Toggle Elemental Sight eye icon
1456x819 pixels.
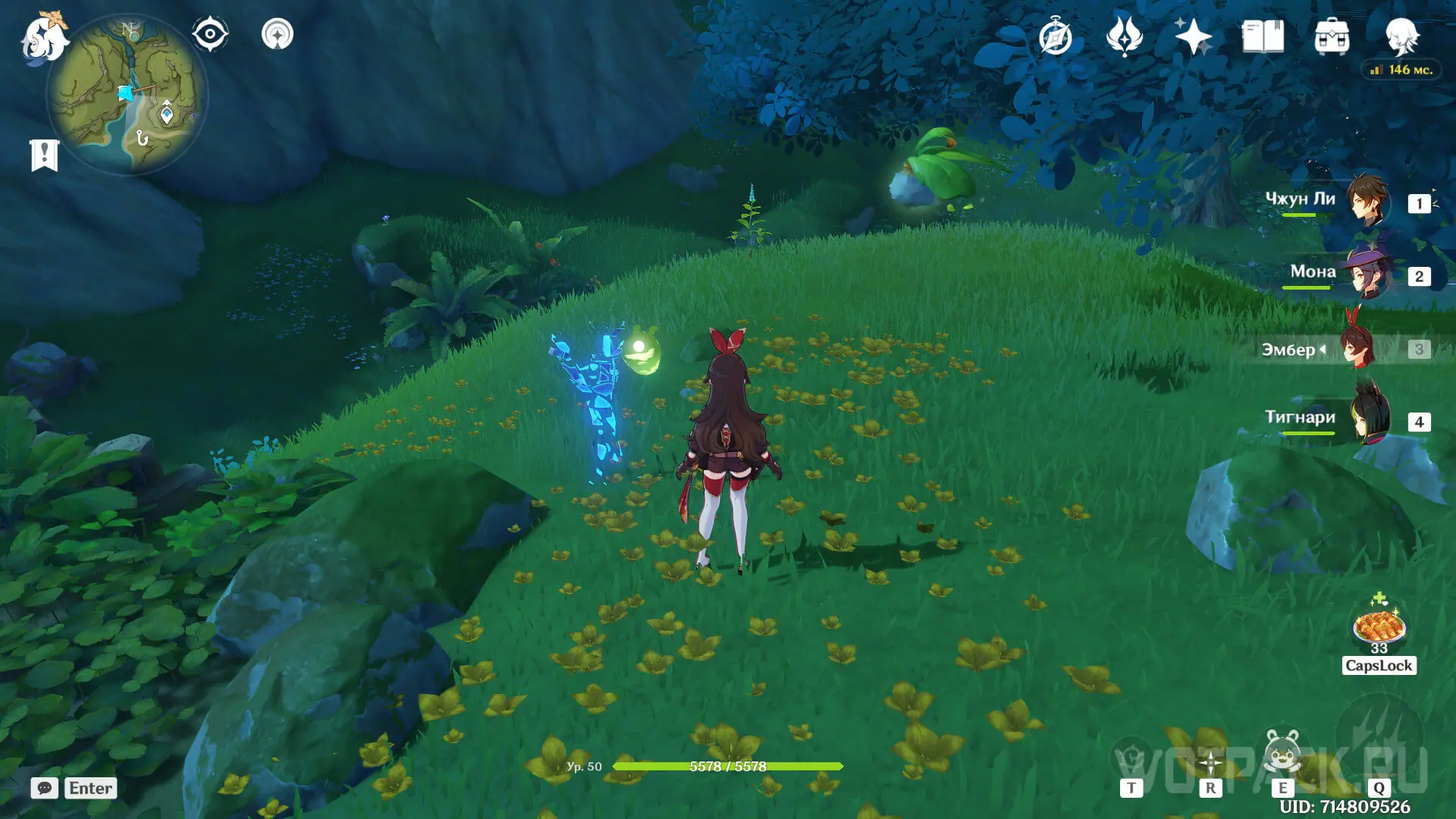tap(210, 35)
